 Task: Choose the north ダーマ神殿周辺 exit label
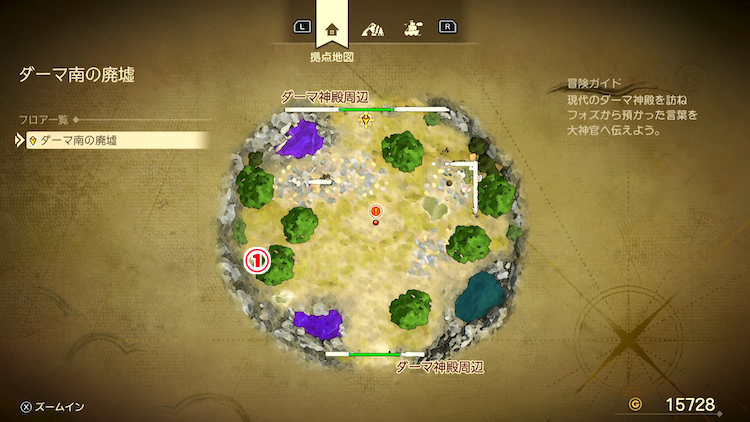[325, 97]
